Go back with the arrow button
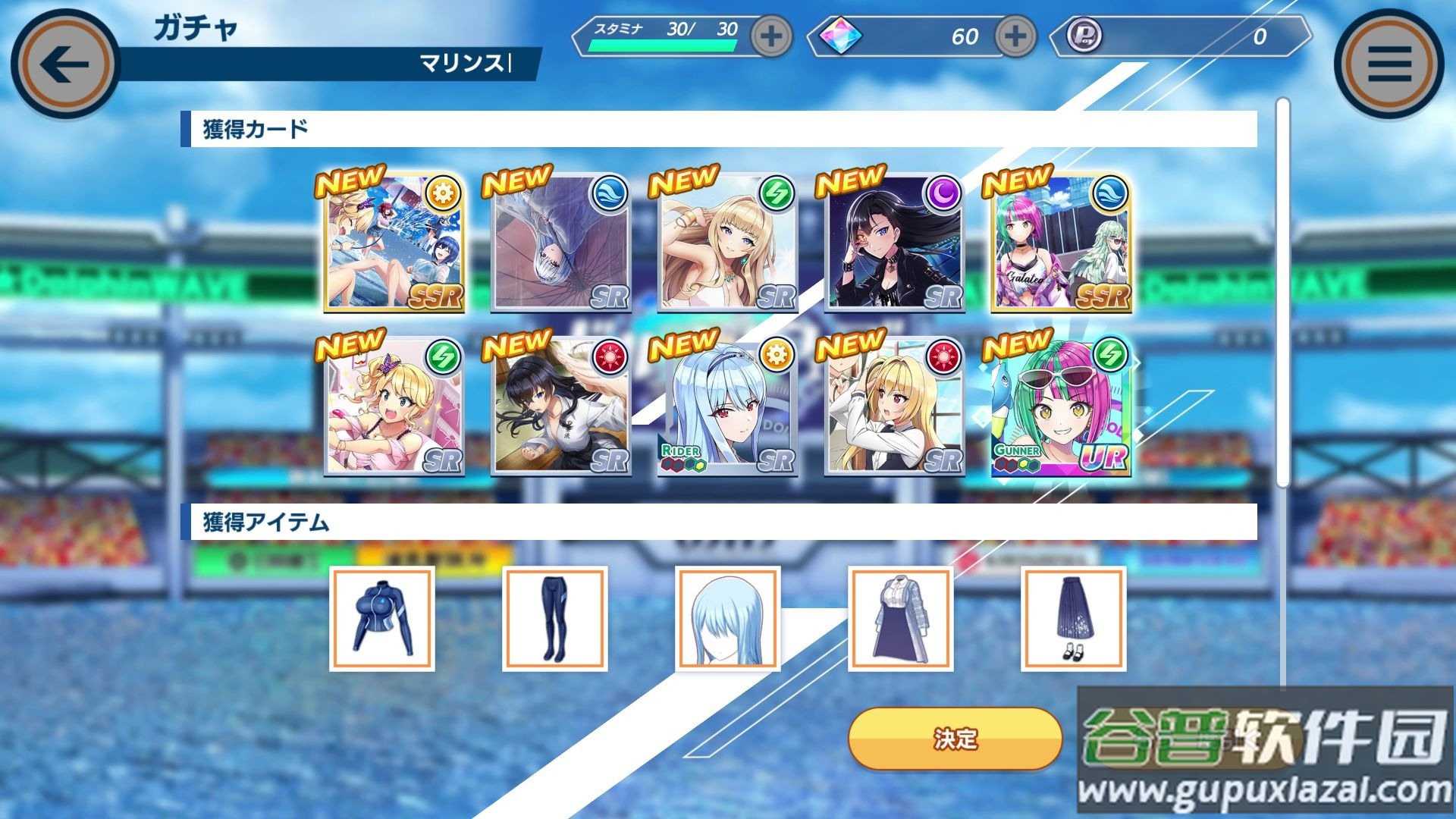Image resolution: width=1456 pixels, height=819 pixels. (65, 64)
